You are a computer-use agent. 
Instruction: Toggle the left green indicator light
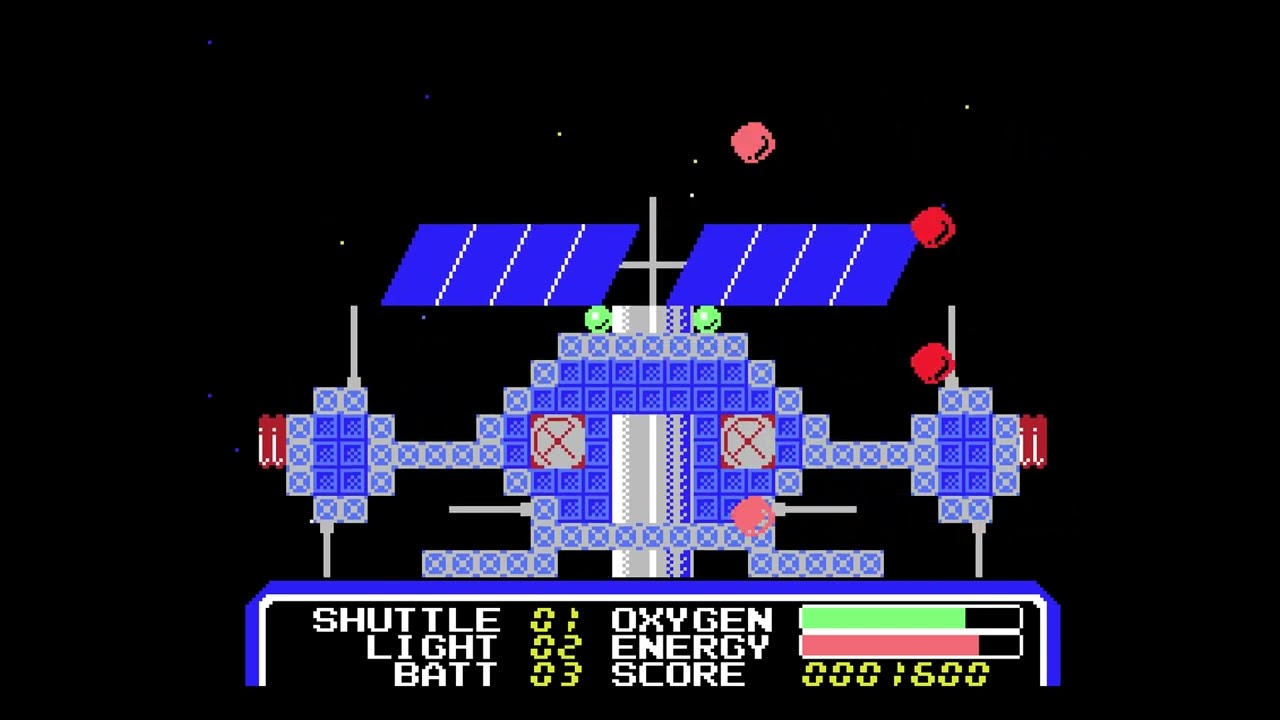tap(597, 319)
